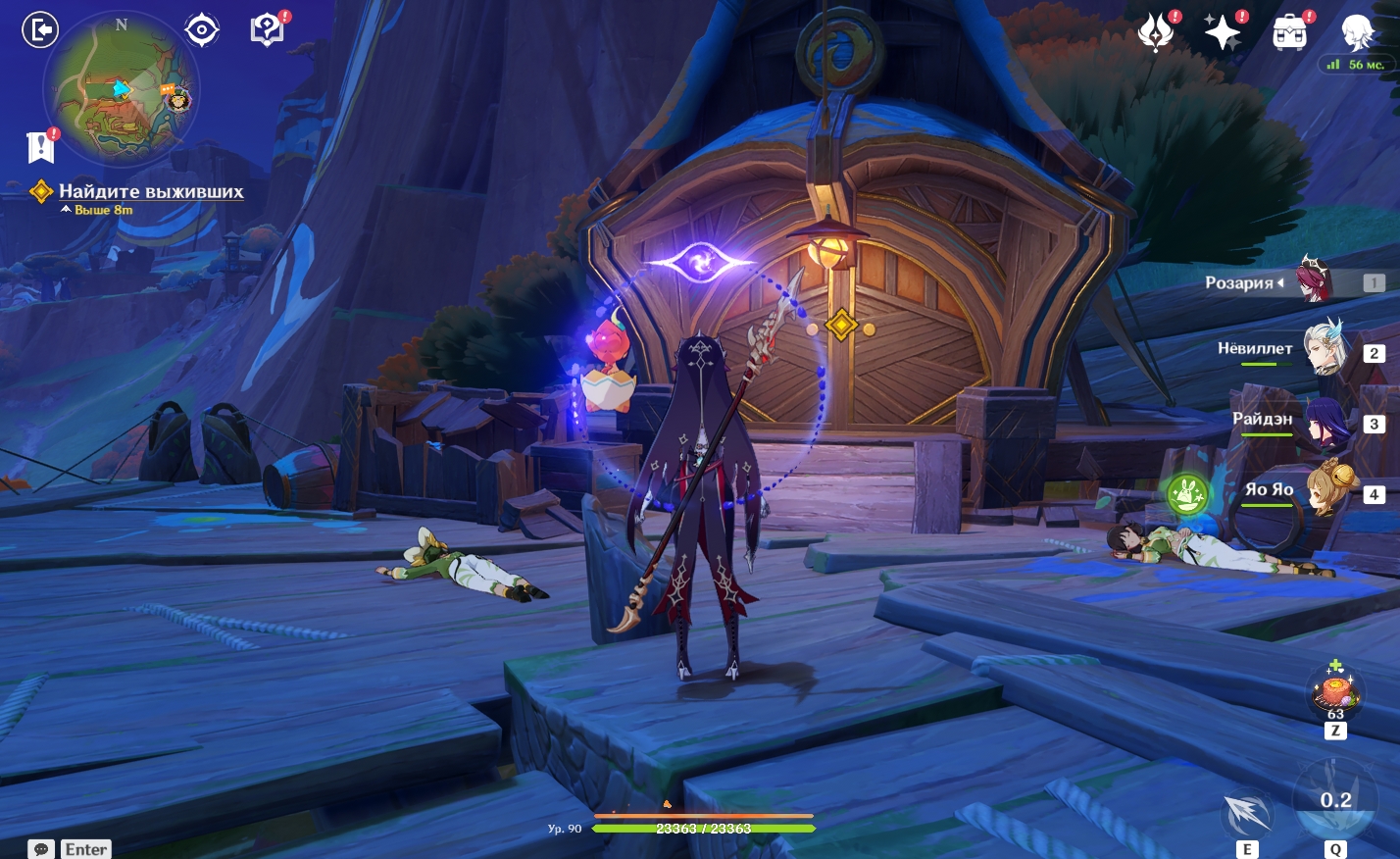Switch to party member Розария
The width and height of the screenshot is (1400, 859).
[1314, 281]
